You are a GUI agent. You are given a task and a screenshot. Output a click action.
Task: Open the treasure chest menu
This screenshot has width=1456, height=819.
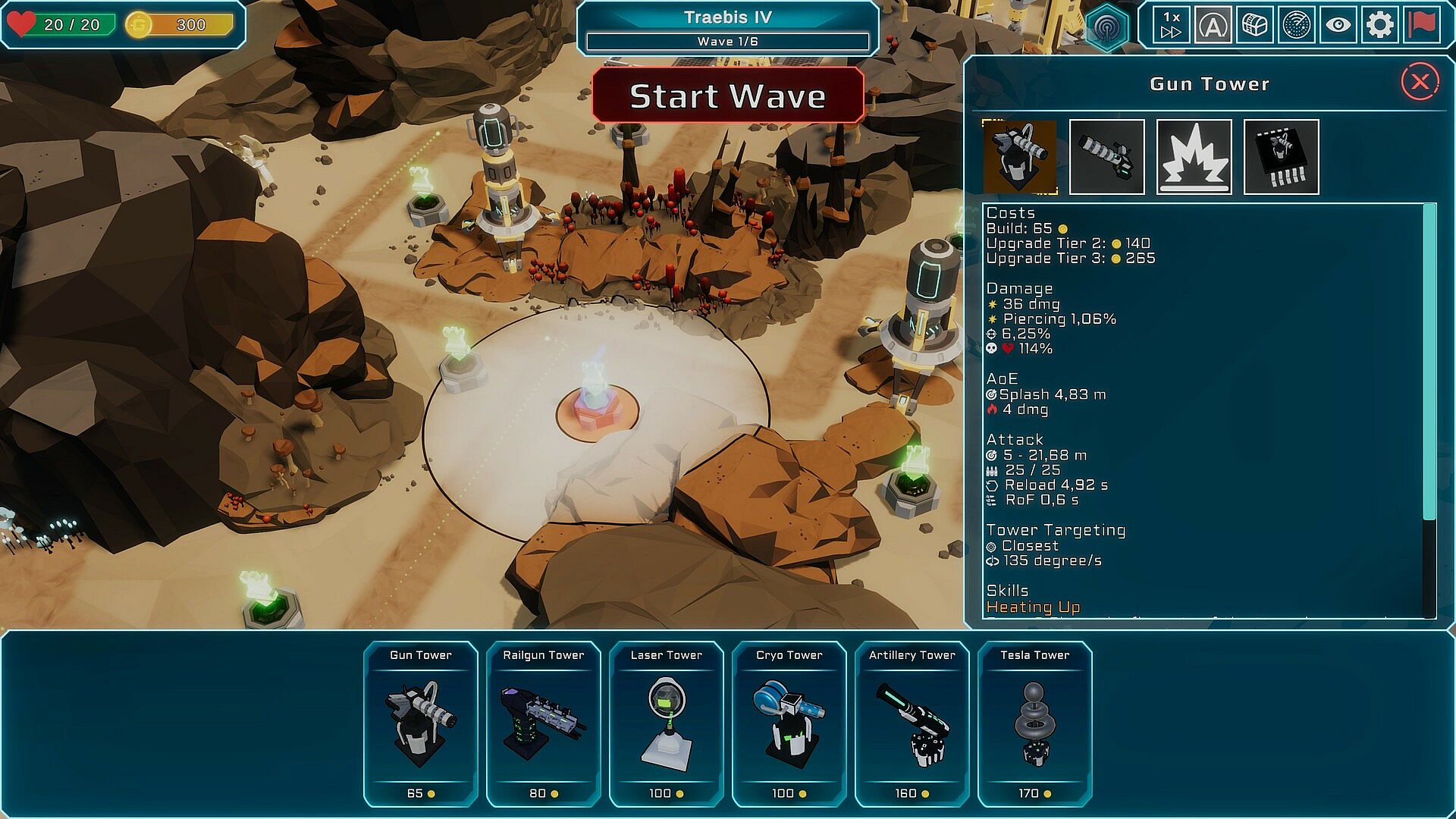coord(1255,25)
